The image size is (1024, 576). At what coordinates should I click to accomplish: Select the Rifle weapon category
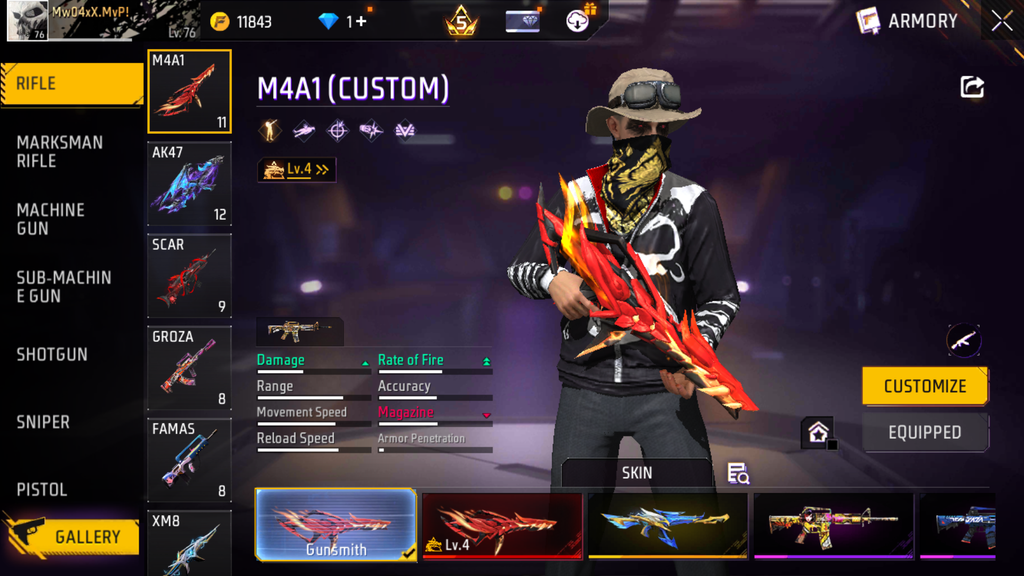pos(72,84)
